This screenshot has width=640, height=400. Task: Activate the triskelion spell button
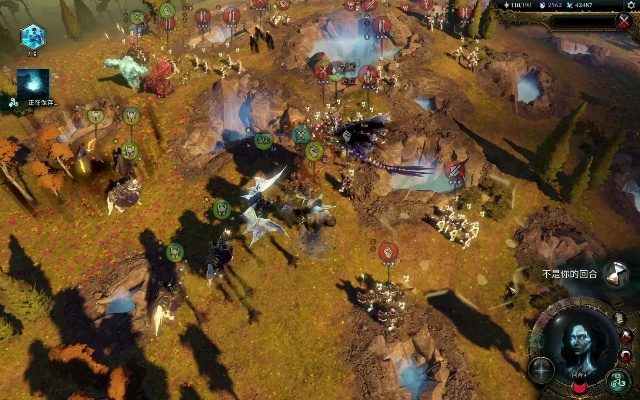(x=619, y=379)
